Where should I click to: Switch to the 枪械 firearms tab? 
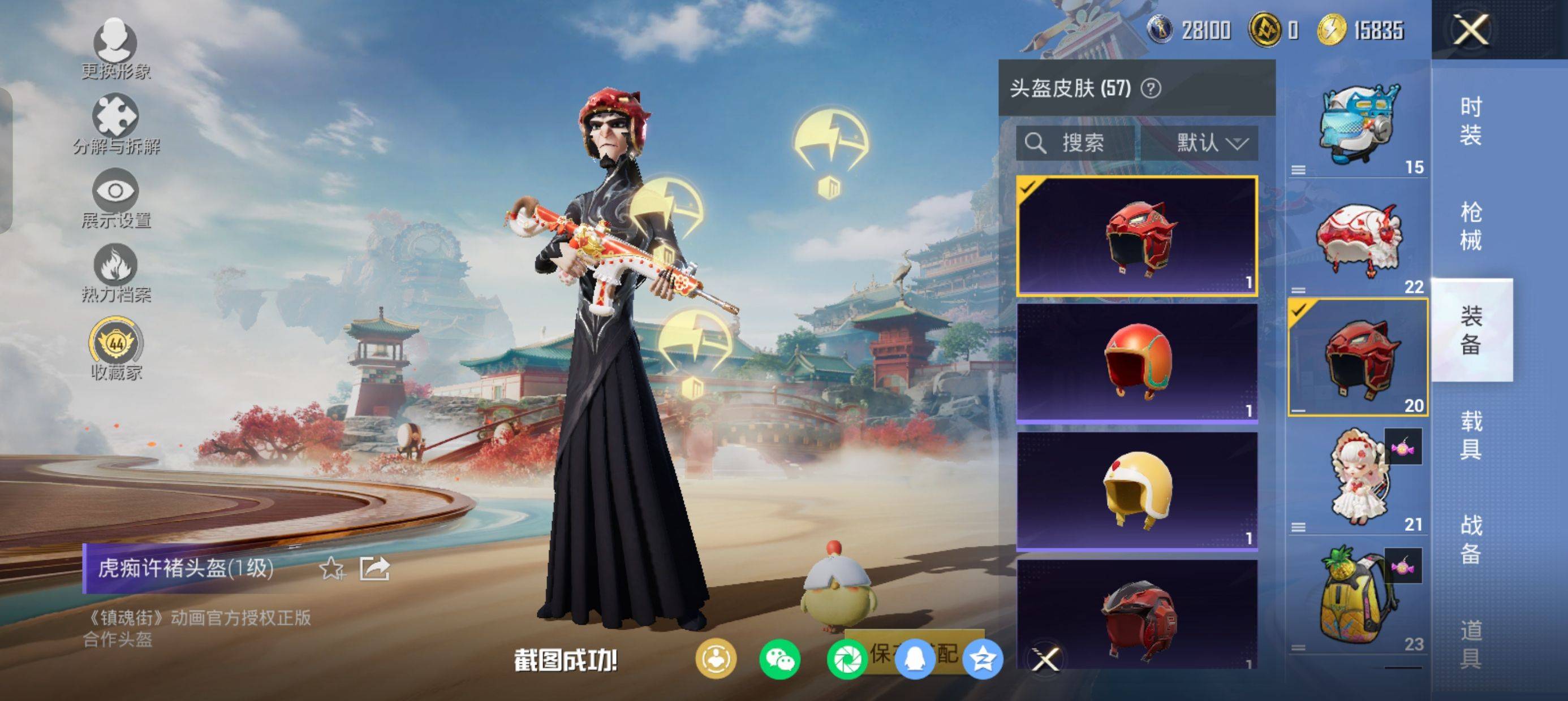[x=1471, y=226]
